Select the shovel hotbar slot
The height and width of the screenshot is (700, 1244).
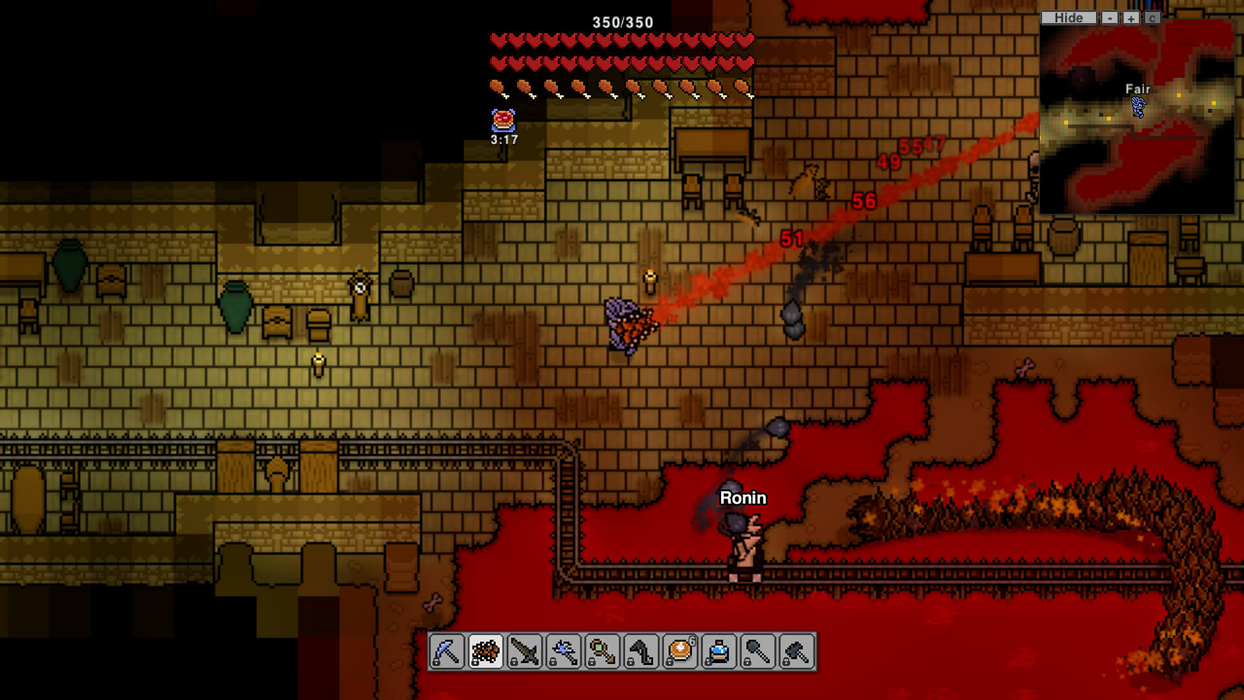point(758,652)
